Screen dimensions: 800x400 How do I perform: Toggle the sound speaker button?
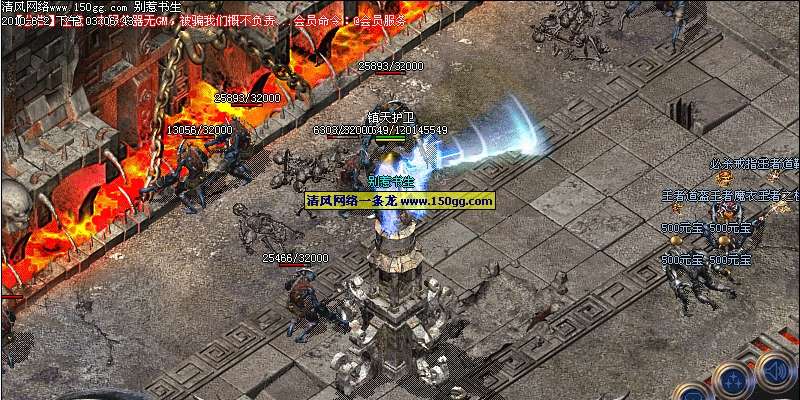(775, 372)
